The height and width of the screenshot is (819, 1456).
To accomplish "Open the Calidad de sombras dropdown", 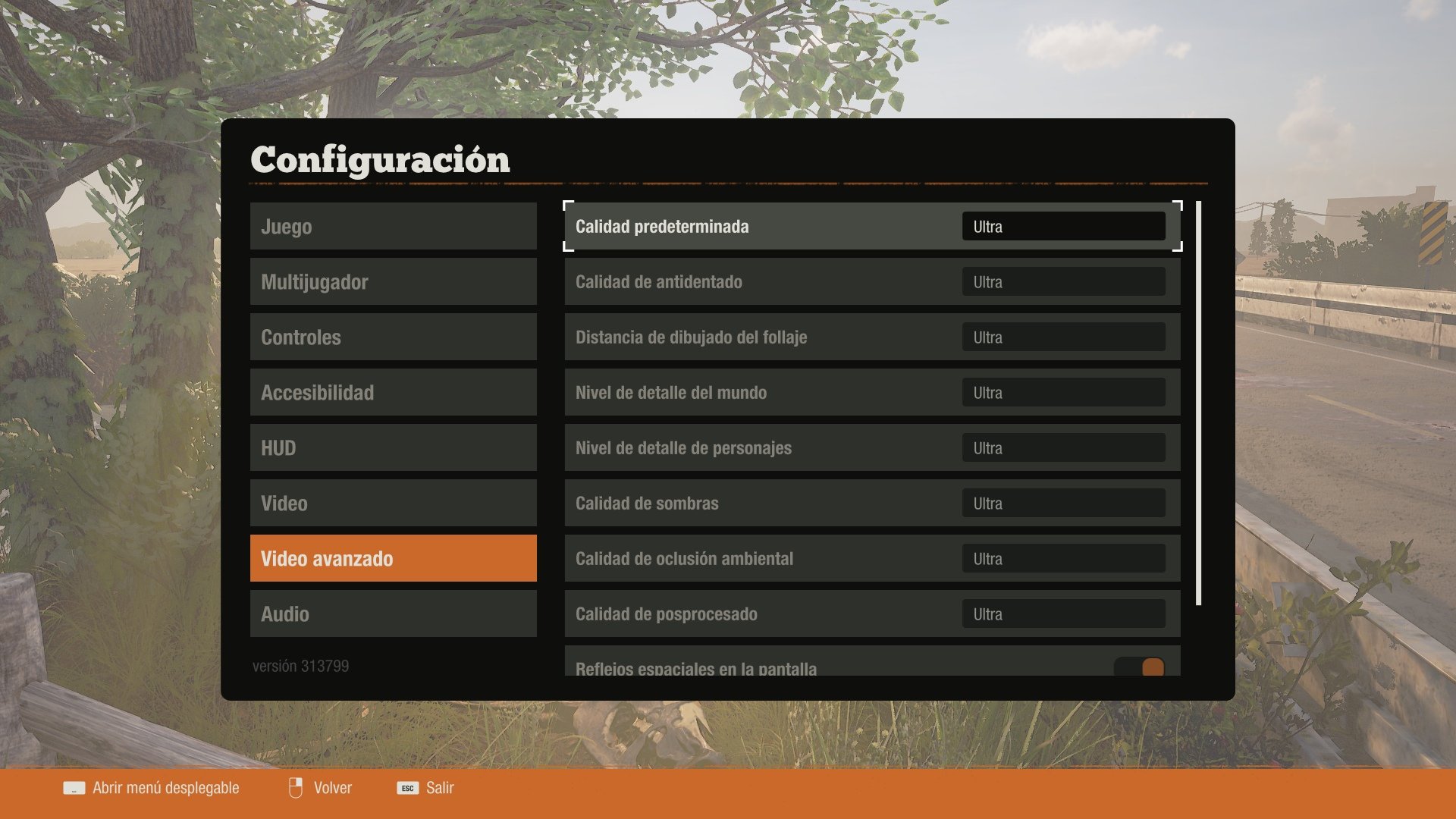I will click(x=1063, y=503).
